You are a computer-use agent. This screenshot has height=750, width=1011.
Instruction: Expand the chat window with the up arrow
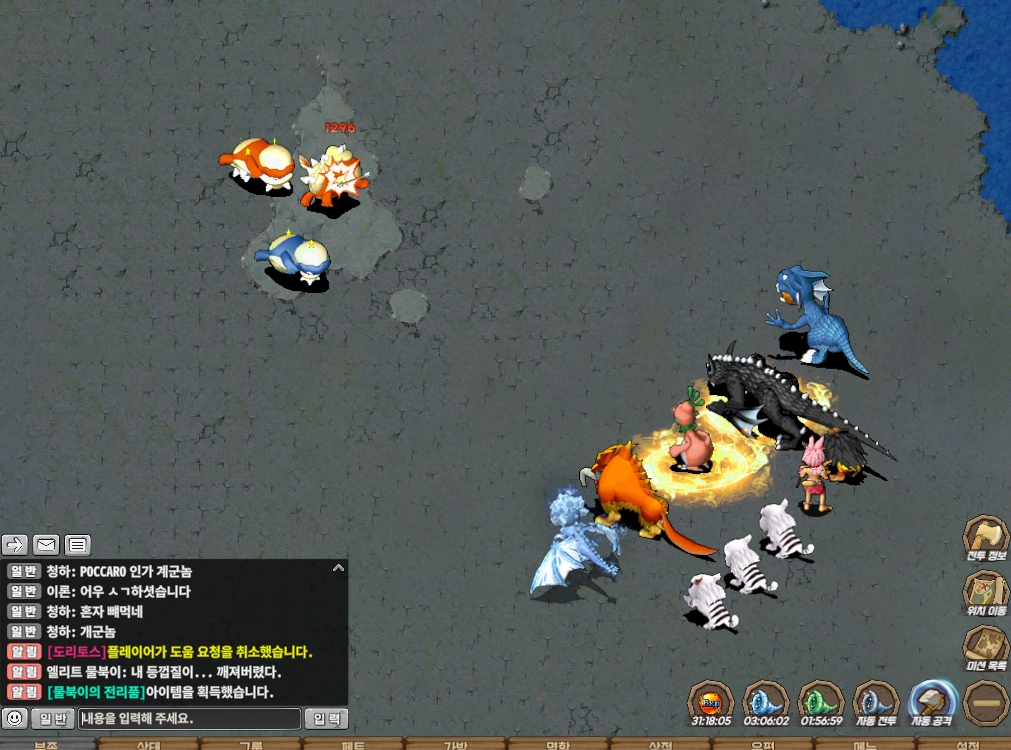click(338, 568)
